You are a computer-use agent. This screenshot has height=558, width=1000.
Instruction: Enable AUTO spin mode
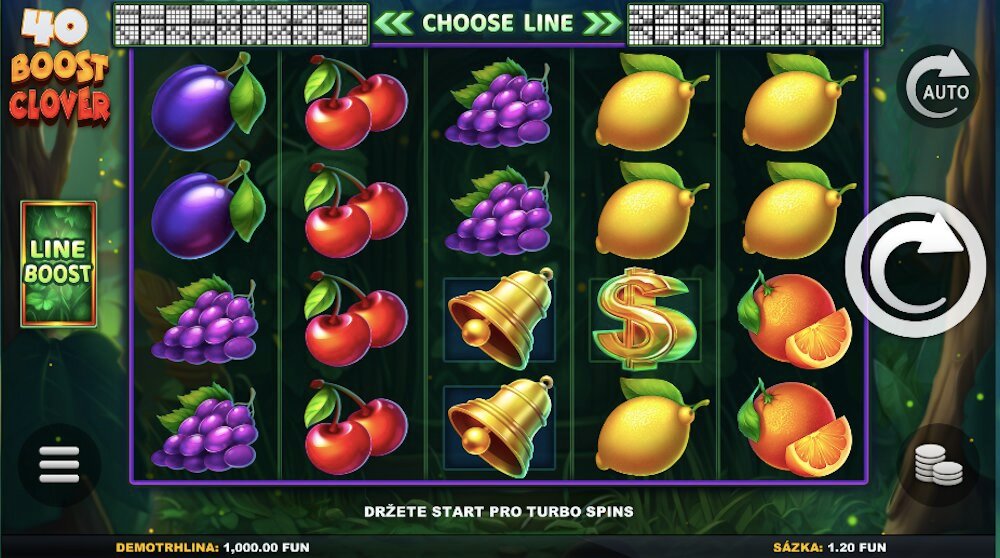pos(938,87)
